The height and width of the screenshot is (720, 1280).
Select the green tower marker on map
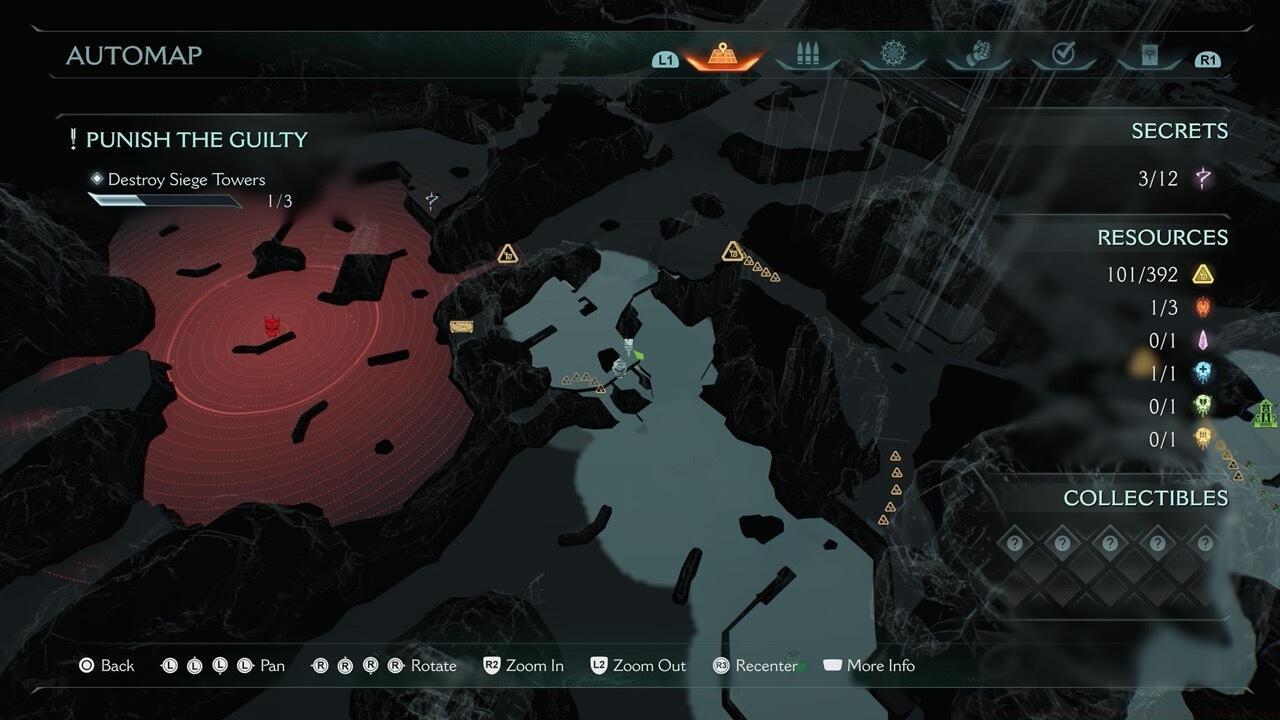click(x=1266, y=411)
